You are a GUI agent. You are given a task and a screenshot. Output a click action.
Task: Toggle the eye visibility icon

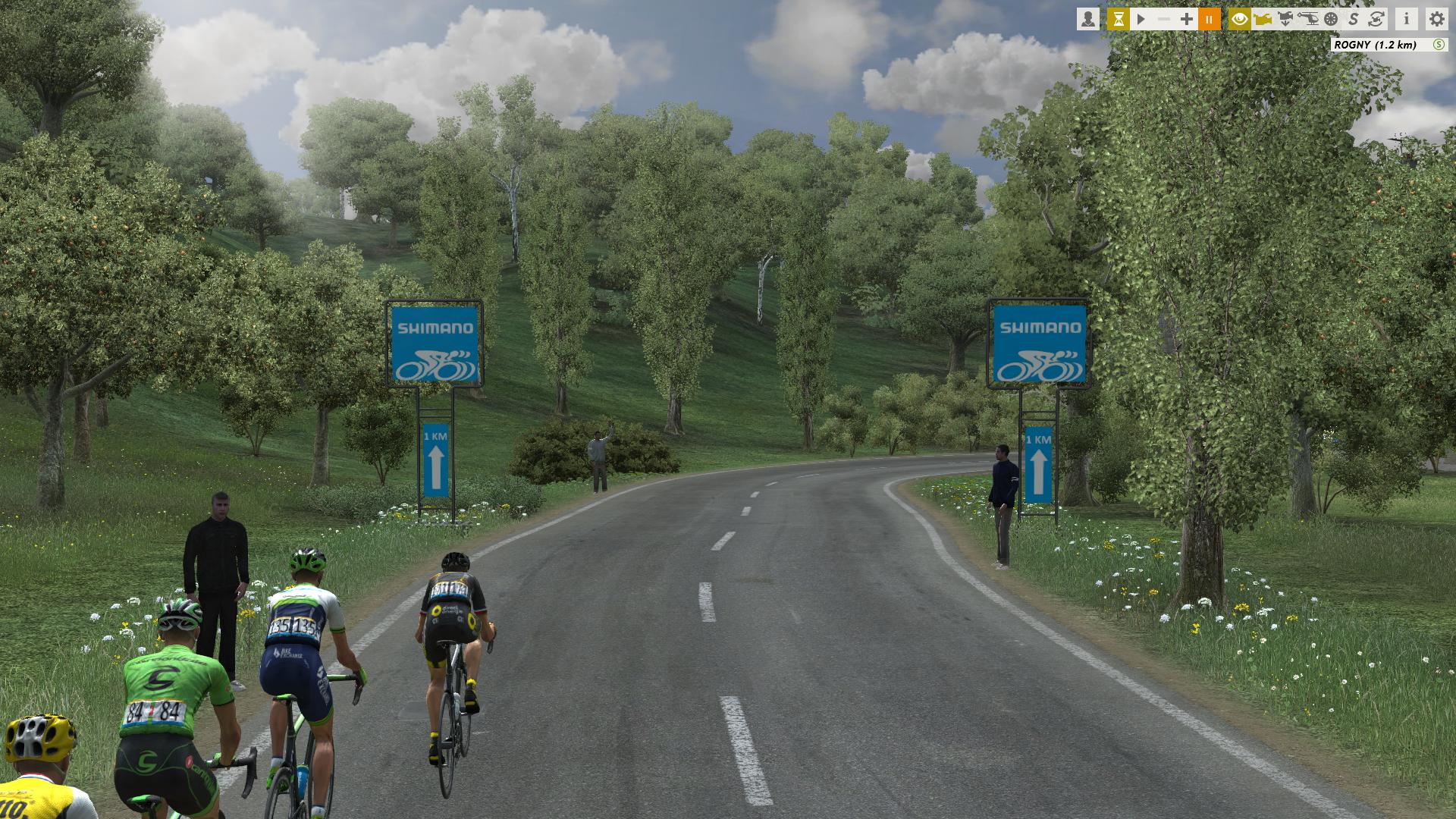click(1240, 19)
